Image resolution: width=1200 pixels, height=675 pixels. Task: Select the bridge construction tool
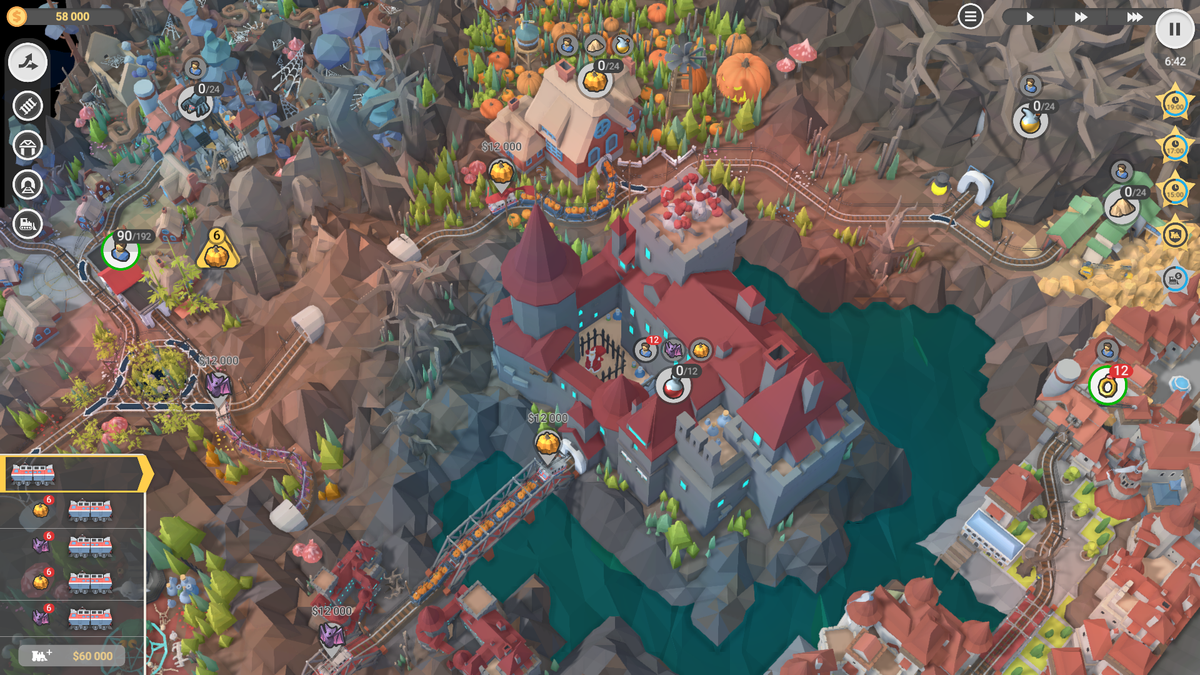[x=28, y=145]
